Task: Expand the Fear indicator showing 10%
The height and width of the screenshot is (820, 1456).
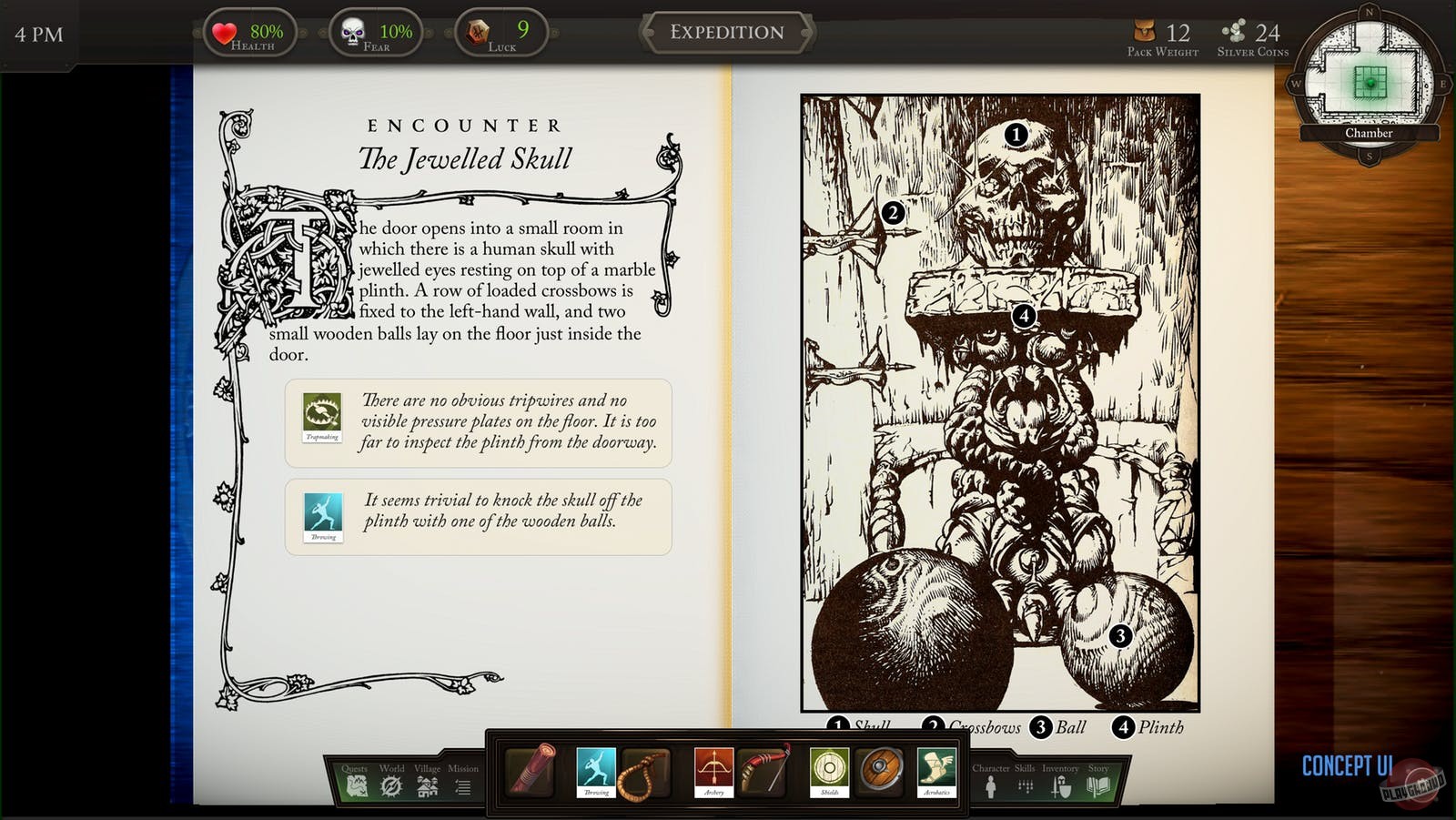Action: [375, 32]
